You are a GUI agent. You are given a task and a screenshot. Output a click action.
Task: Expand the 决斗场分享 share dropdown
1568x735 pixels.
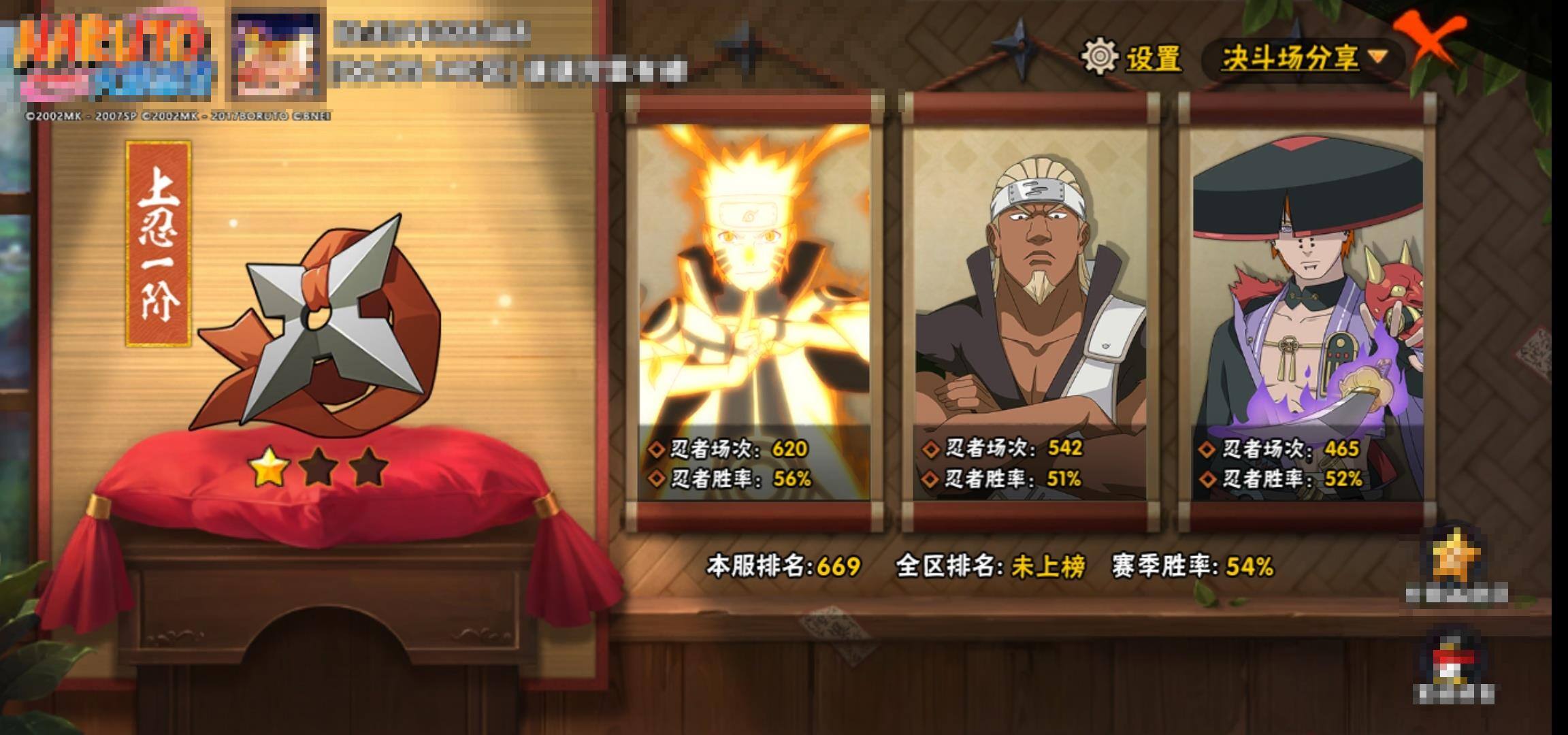pos(1303,59)
